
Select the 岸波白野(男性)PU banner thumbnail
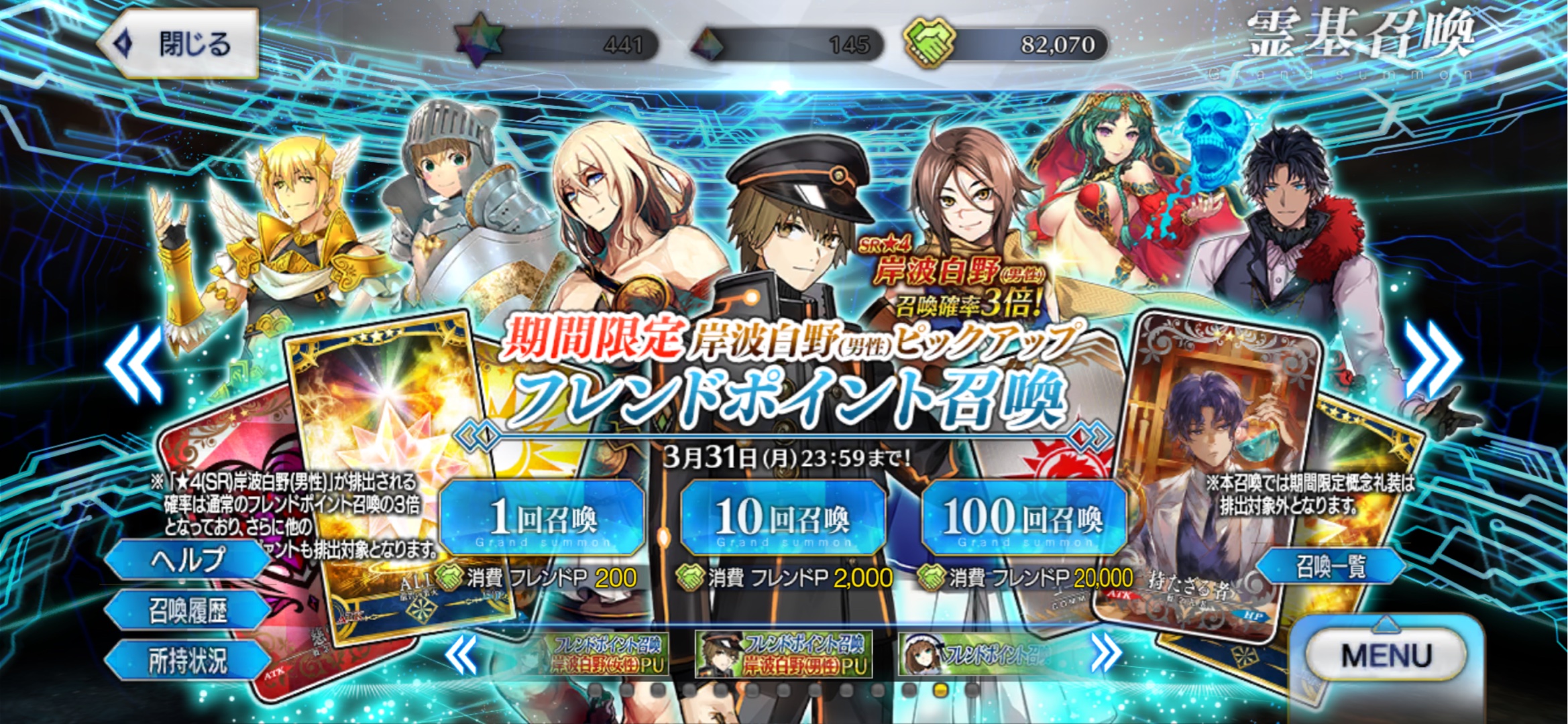[x=783, y=654]
